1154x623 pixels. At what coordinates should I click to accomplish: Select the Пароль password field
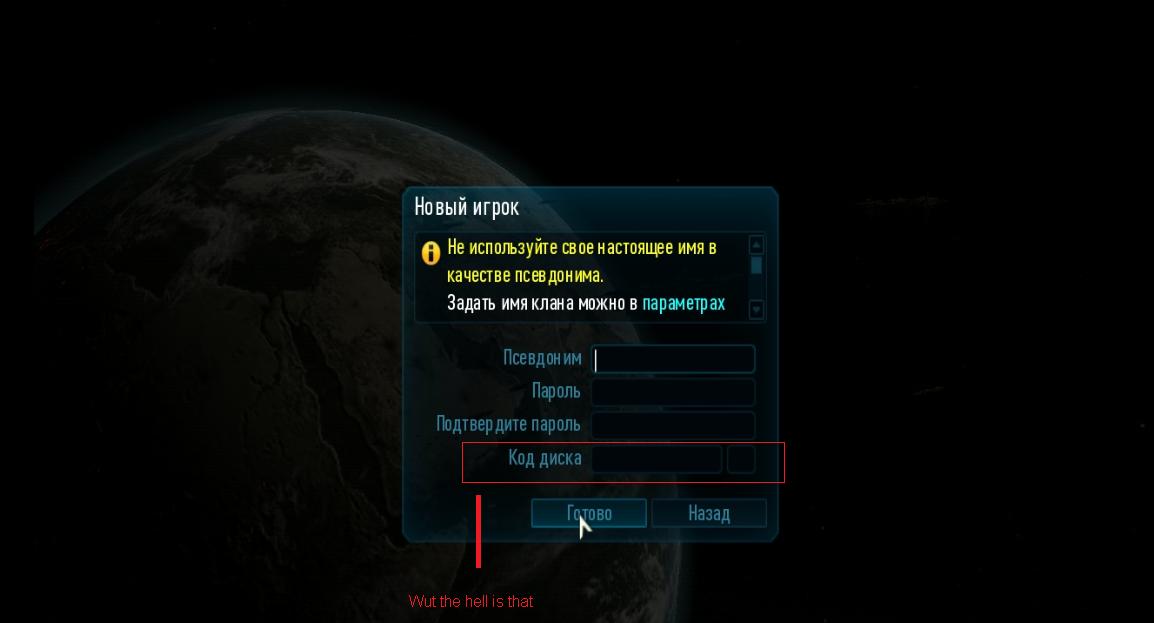(x=673, y=392)
